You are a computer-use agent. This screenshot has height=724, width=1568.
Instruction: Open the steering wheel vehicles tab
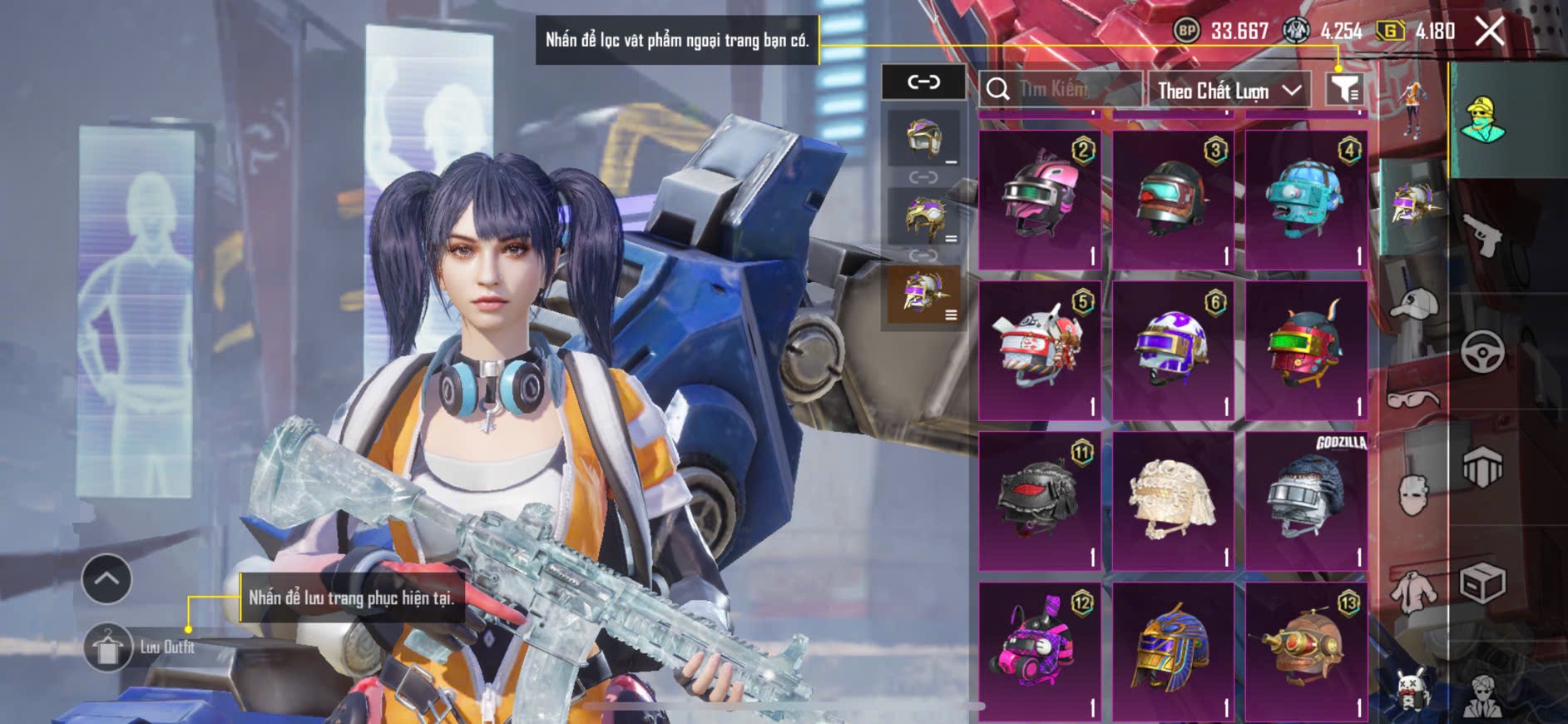click(x=1483, y=352)
